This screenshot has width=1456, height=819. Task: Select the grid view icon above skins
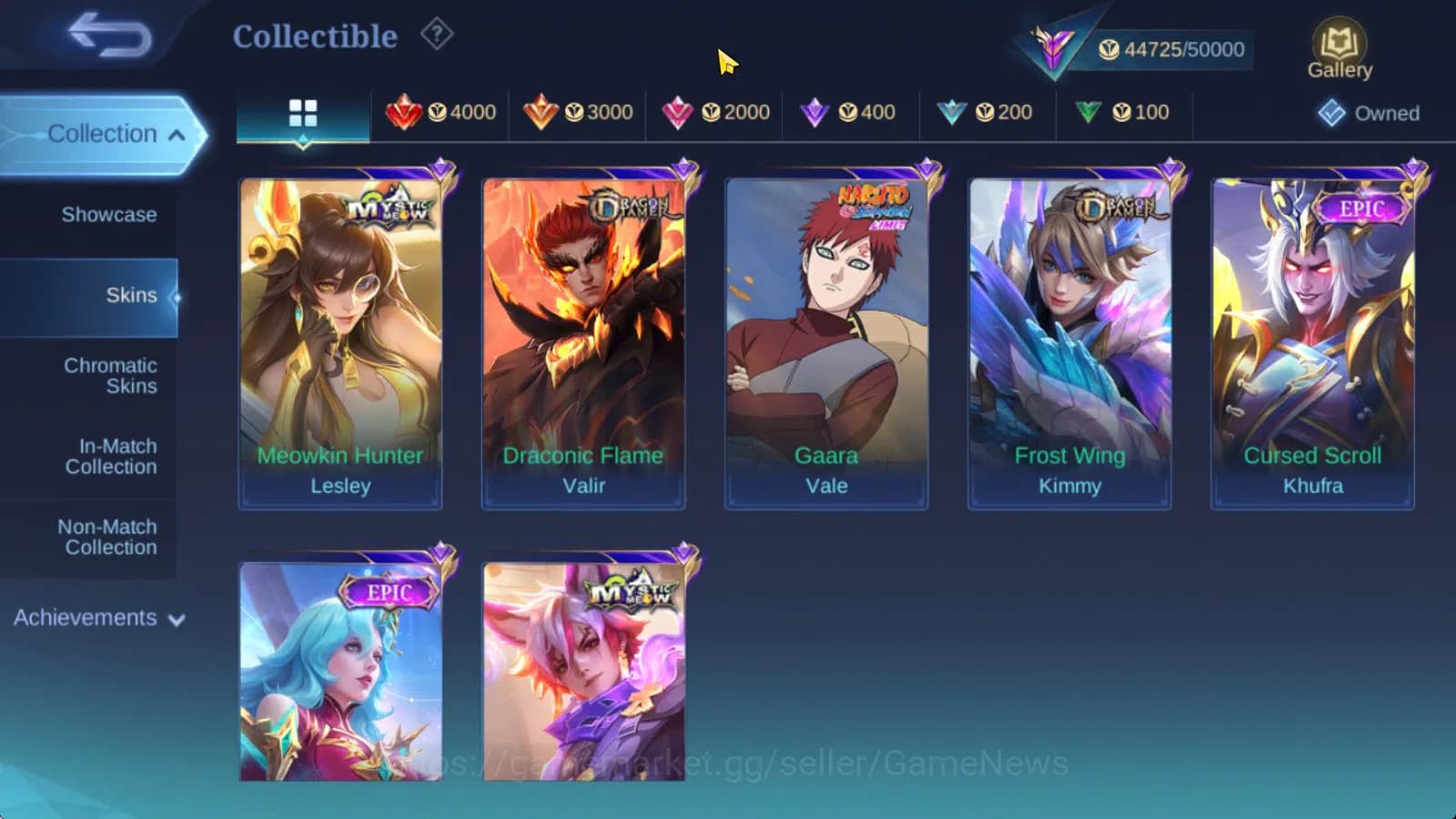[301, 115]
